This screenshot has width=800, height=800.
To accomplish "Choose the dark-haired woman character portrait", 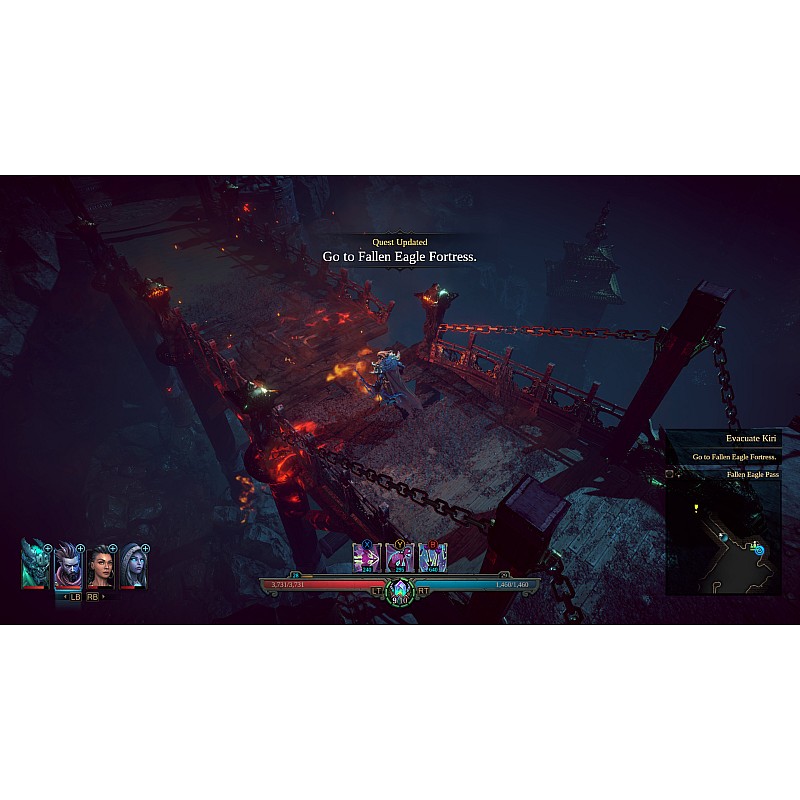I will pyautogui.click(x=100, y=566).
